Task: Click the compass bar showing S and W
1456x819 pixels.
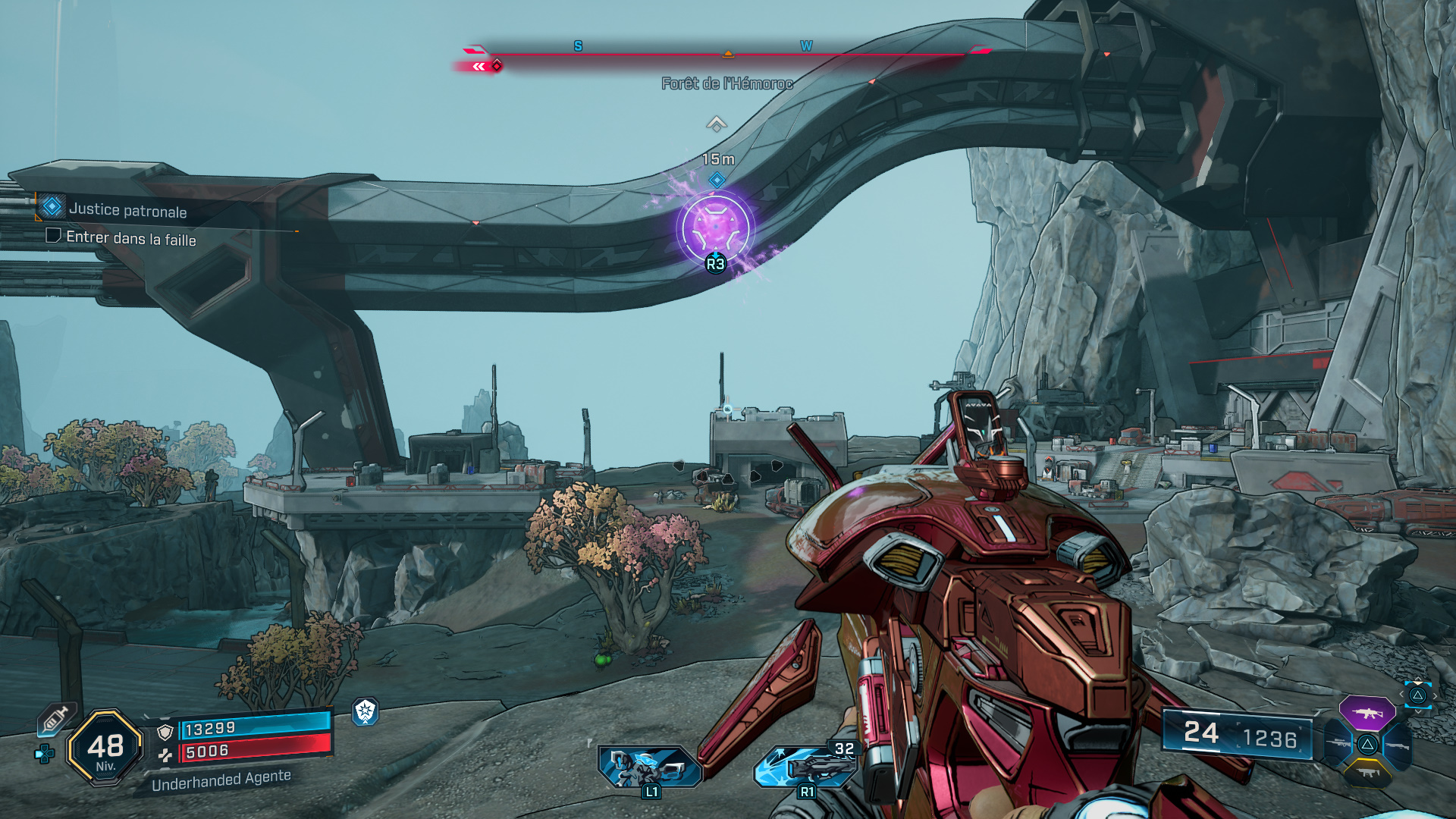Action: pyautogui.click(x=728, y=53)
